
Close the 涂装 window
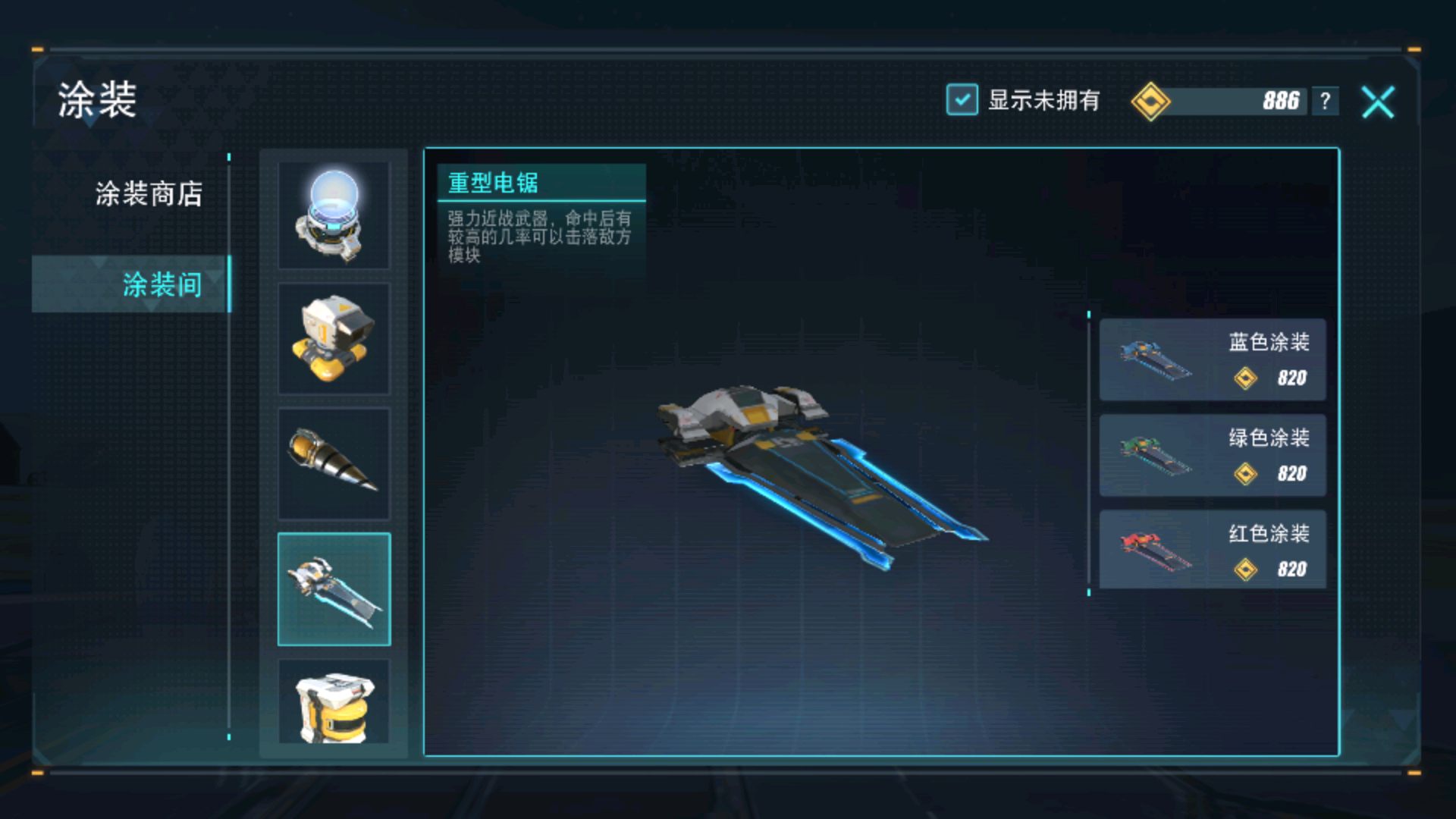[x=1377, y=102]
